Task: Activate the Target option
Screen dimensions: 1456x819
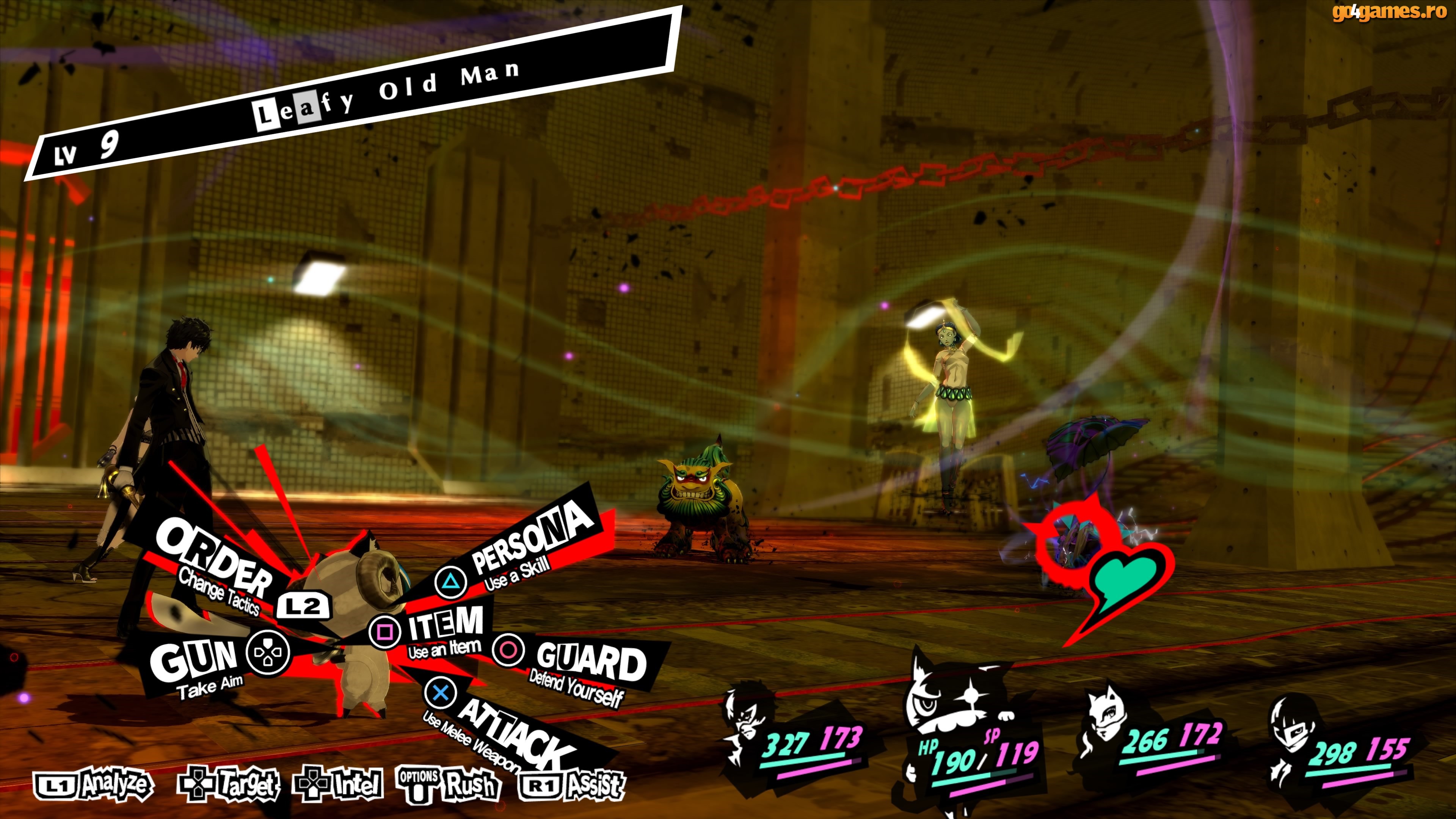Action: pyautogui.click(x=228, y=785)
